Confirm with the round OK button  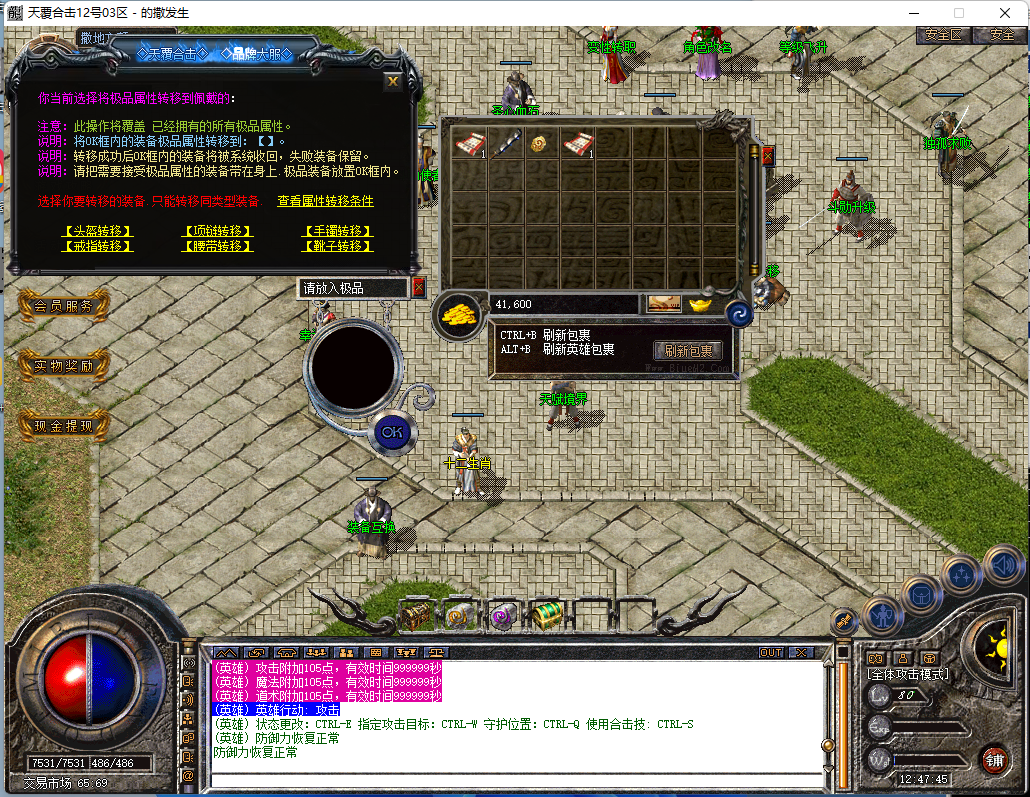(x=392, y=432)
